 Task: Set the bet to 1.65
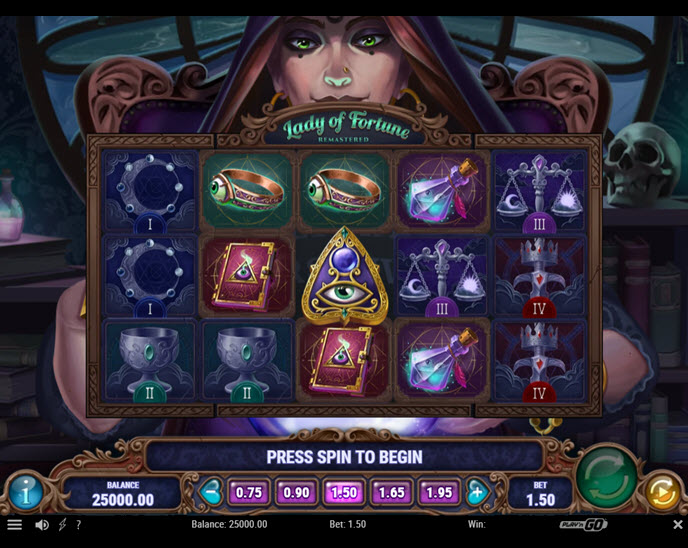point(392,492)
